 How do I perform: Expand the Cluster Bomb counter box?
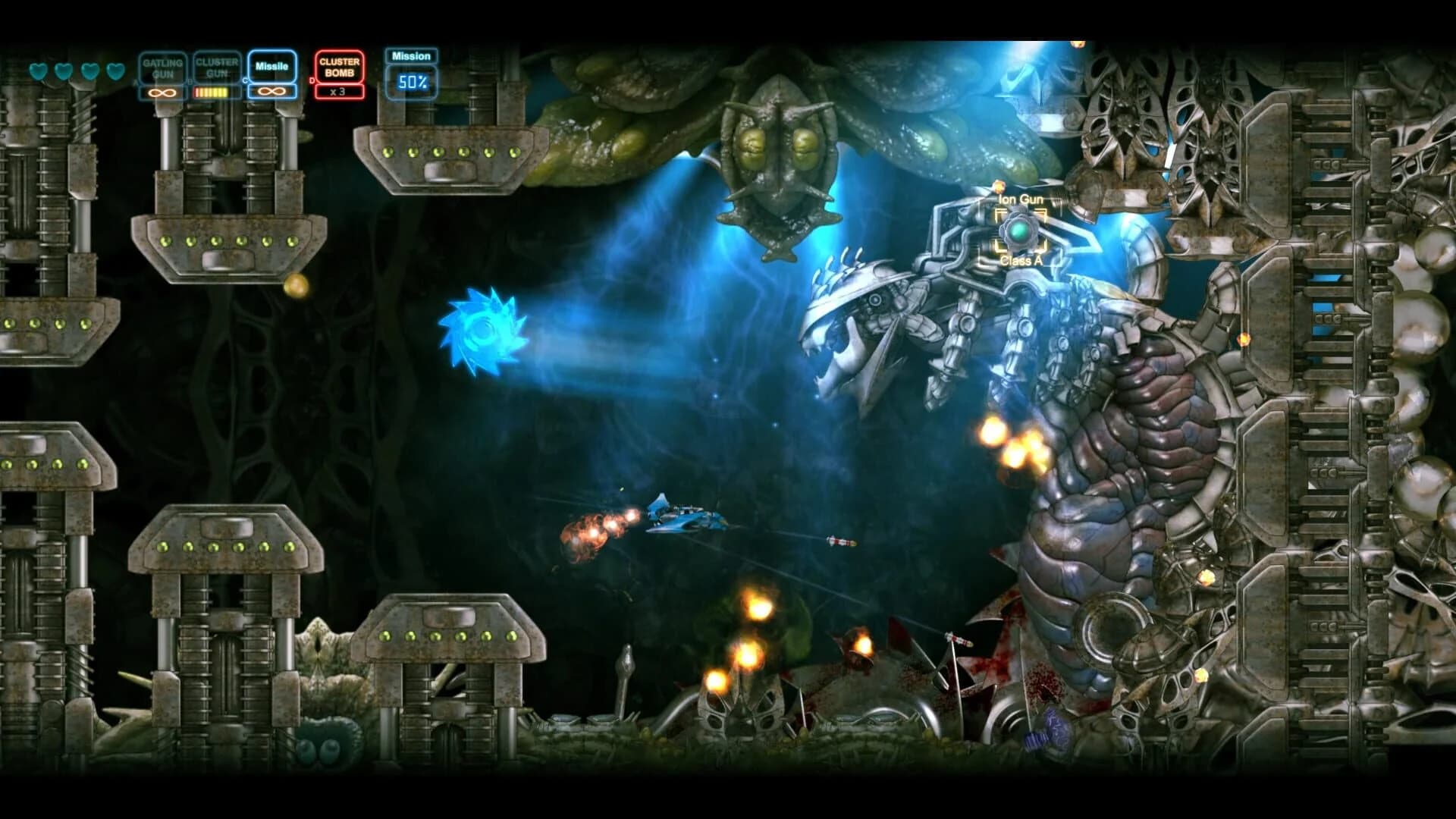(339, 90)
